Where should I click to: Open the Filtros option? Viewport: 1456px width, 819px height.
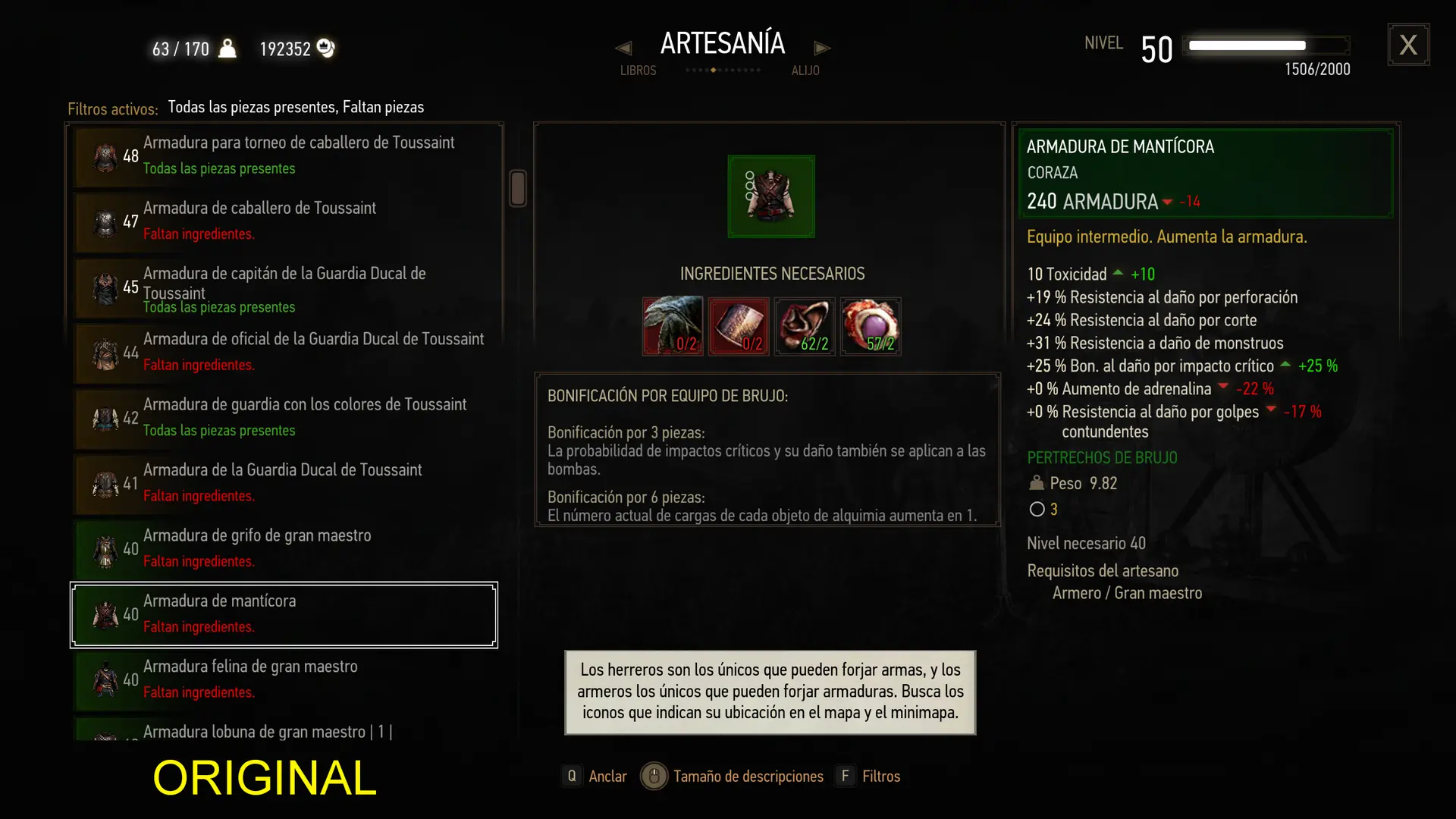[869, 776]
